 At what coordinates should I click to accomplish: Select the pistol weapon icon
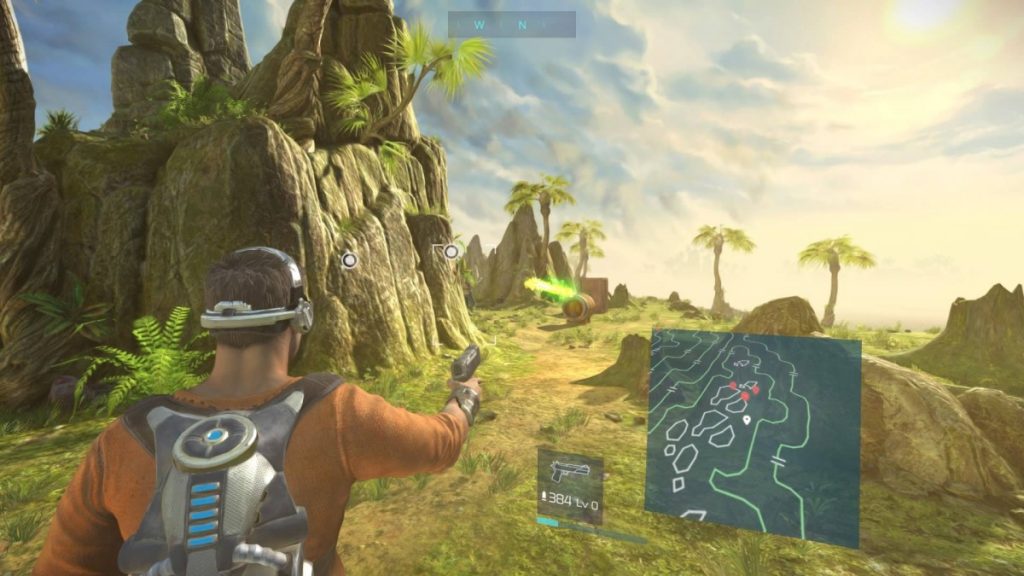tap(569, 471)
